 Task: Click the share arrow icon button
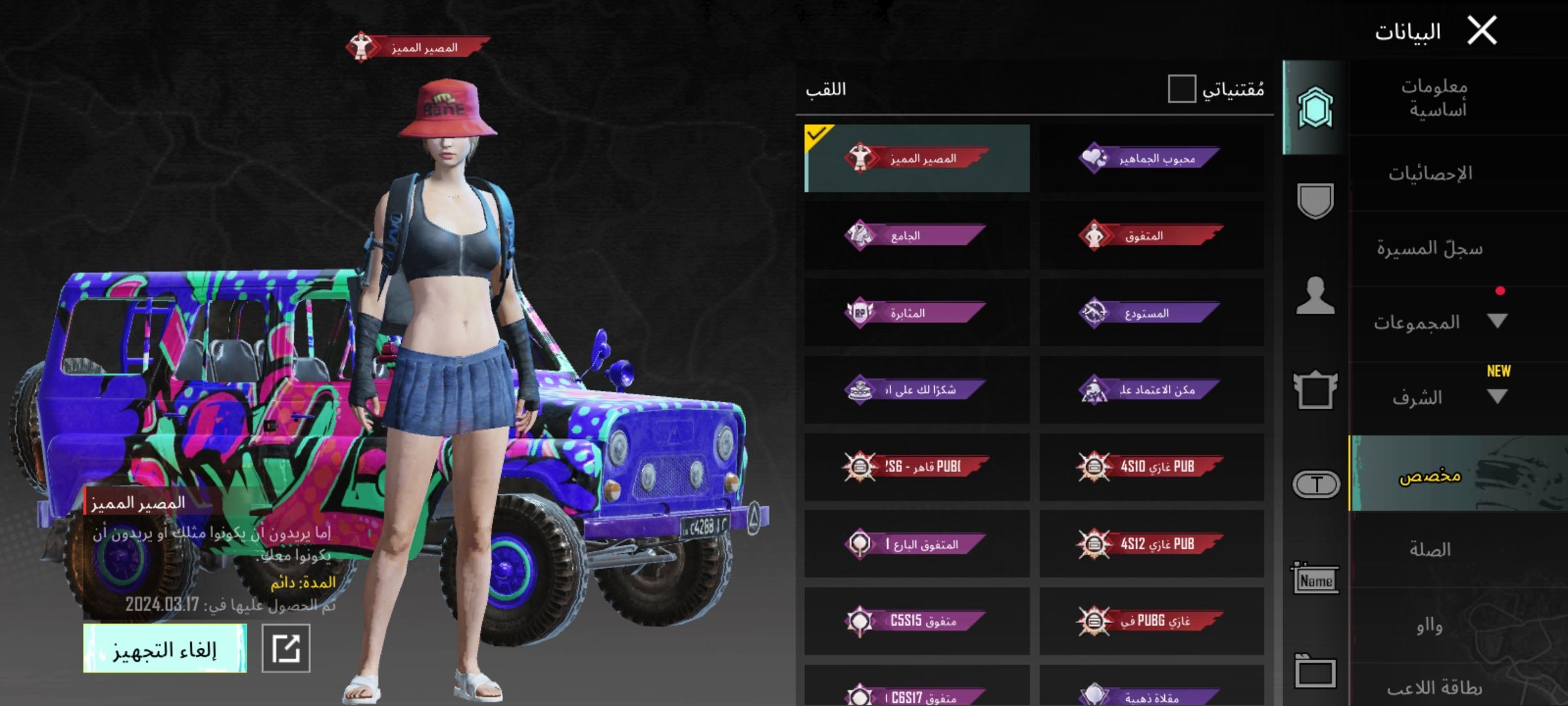click(286, 648)
